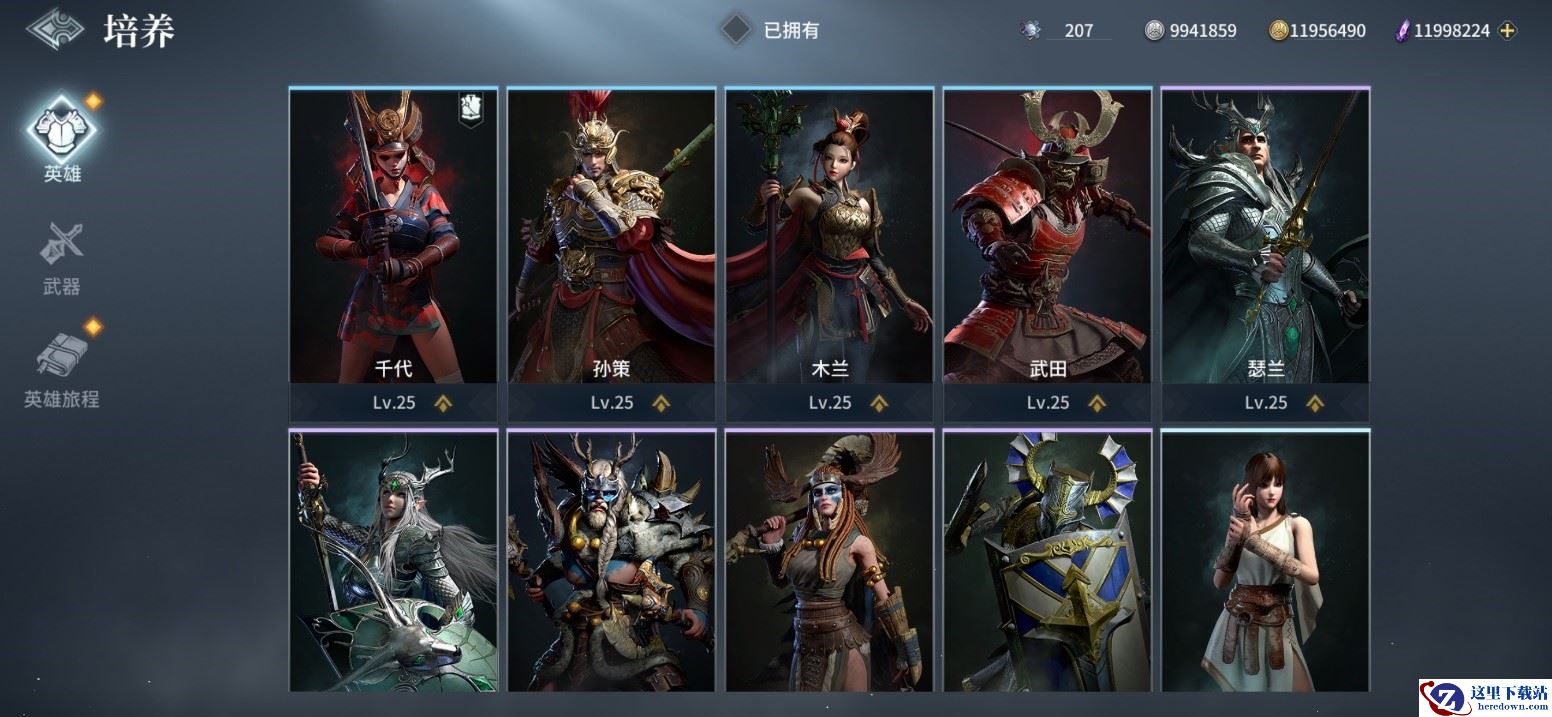Select the blue shield knight card
This screenshot has height=717, width=1552.
tap(1047, 561)
